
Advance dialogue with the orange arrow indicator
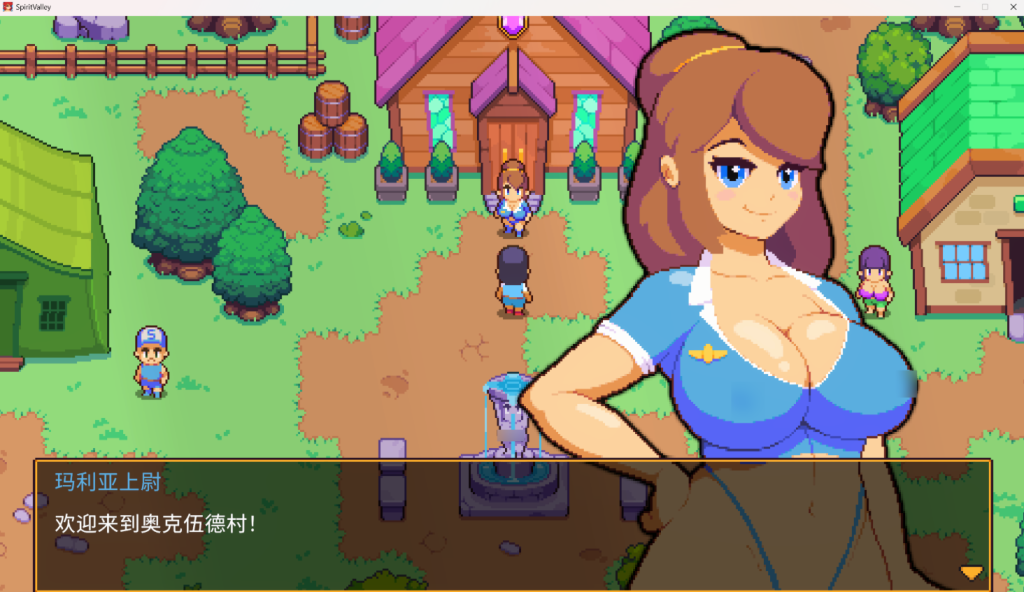tap(971, 573)
